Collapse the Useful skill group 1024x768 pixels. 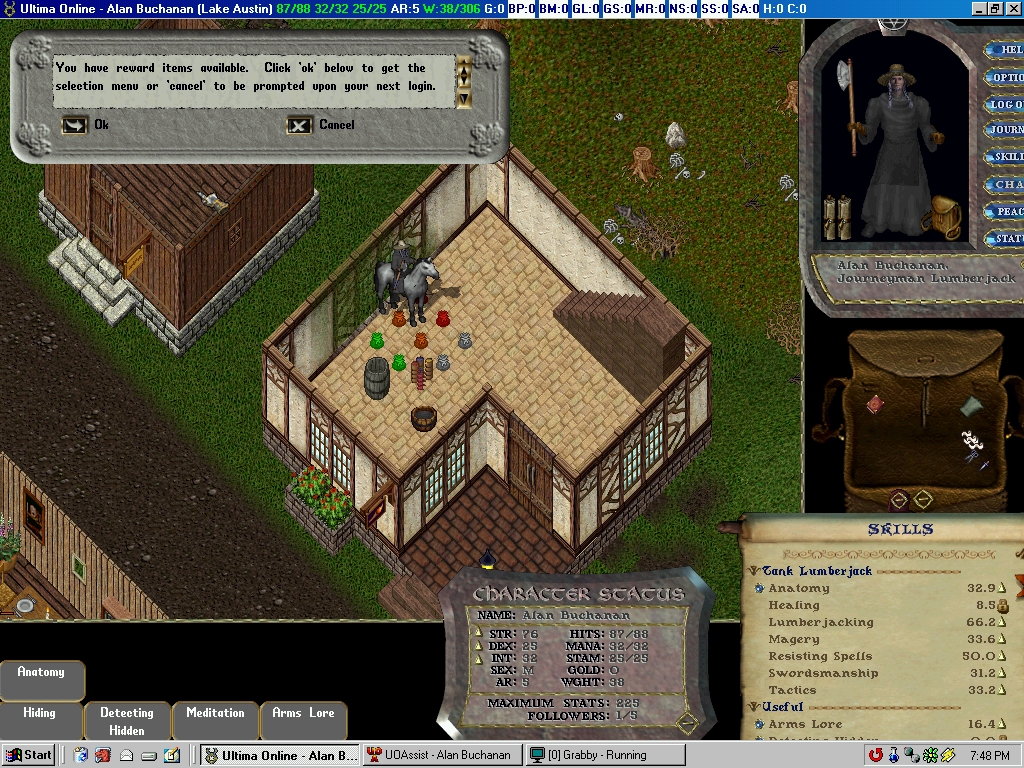pyautogui.click(x=755, y=707)
